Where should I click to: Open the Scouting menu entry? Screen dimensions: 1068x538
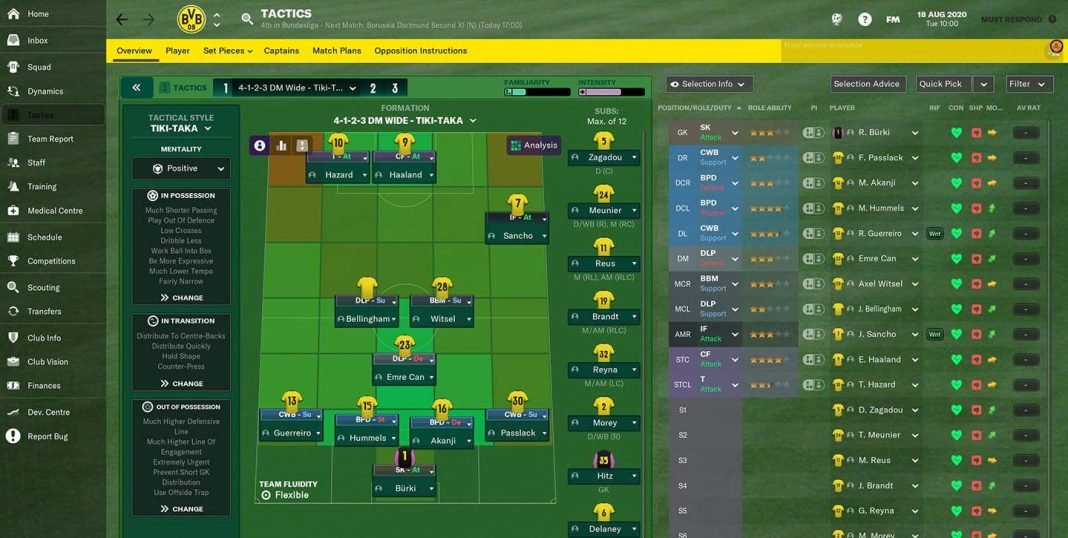43,288
